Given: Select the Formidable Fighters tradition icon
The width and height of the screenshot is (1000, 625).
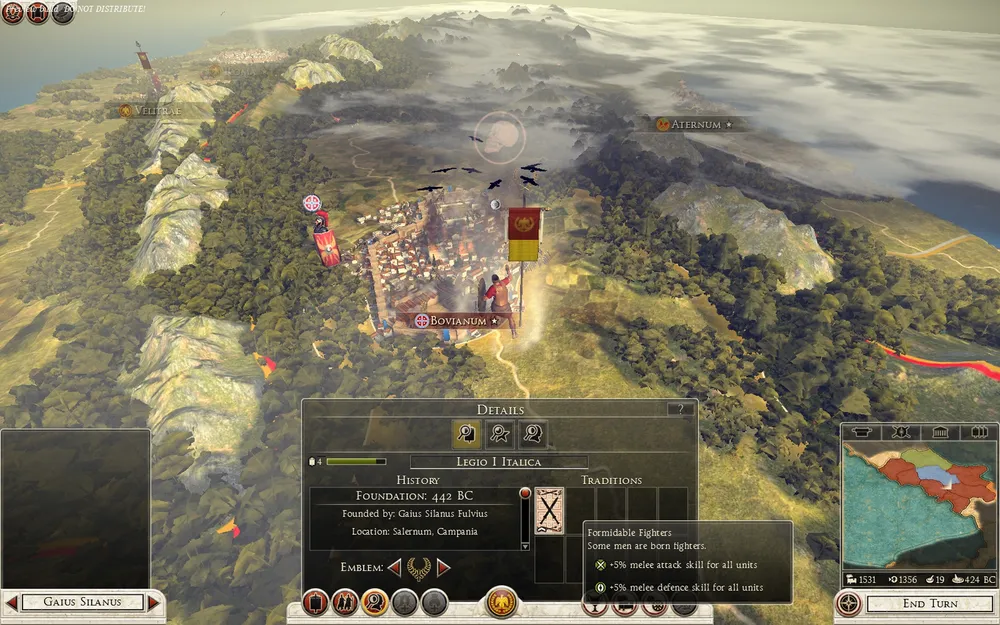Looking at the screenshot, I should tap(549, 511).
